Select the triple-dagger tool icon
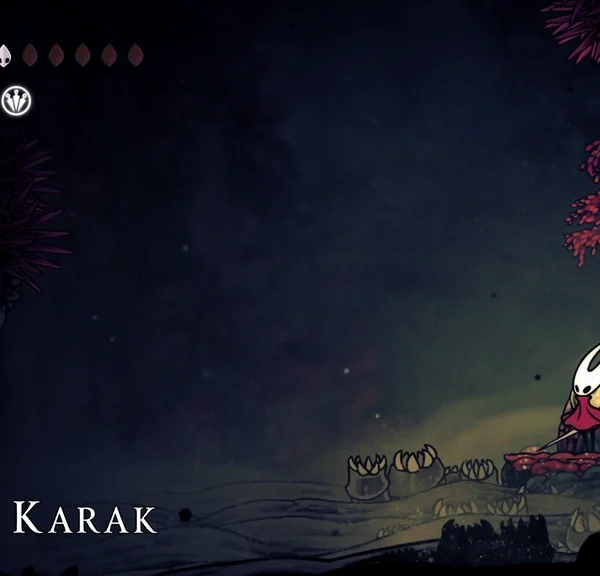 (17, 99)
